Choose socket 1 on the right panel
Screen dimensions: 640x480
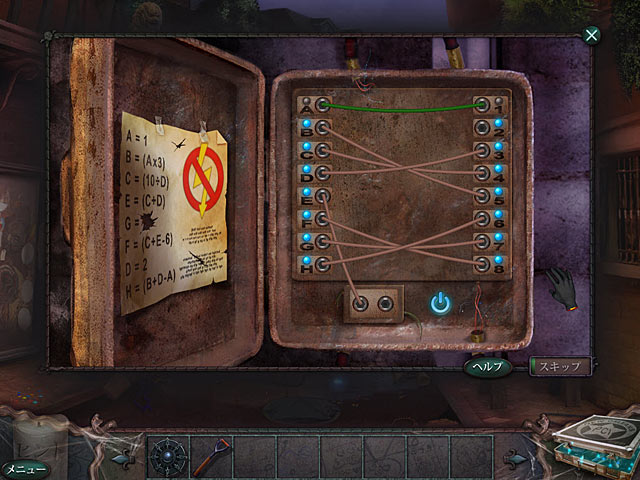click(x=482, y=104)
